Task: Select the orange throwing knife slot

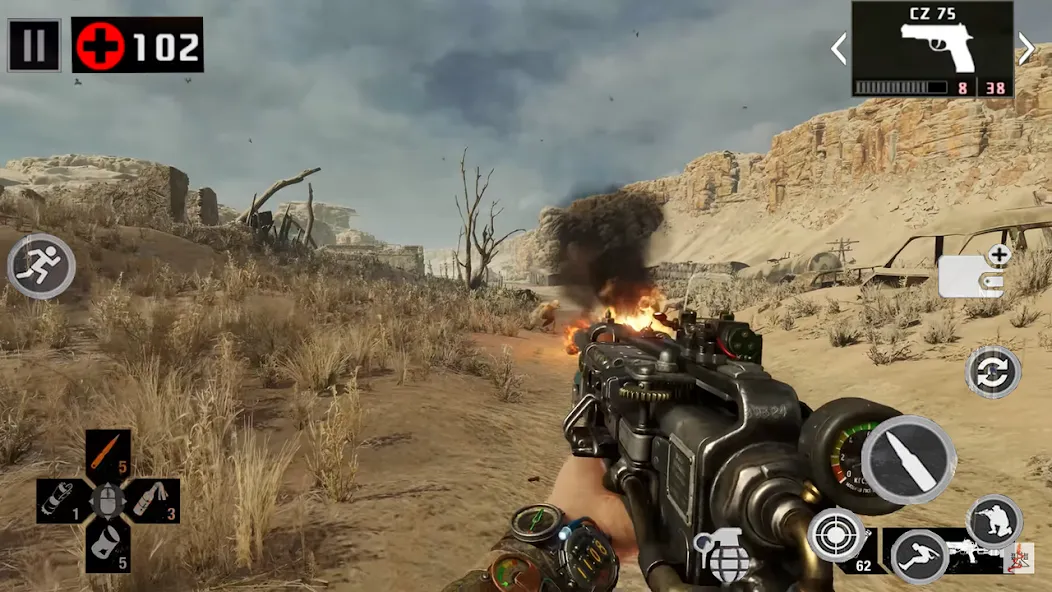Action: [x=108, y=453]
